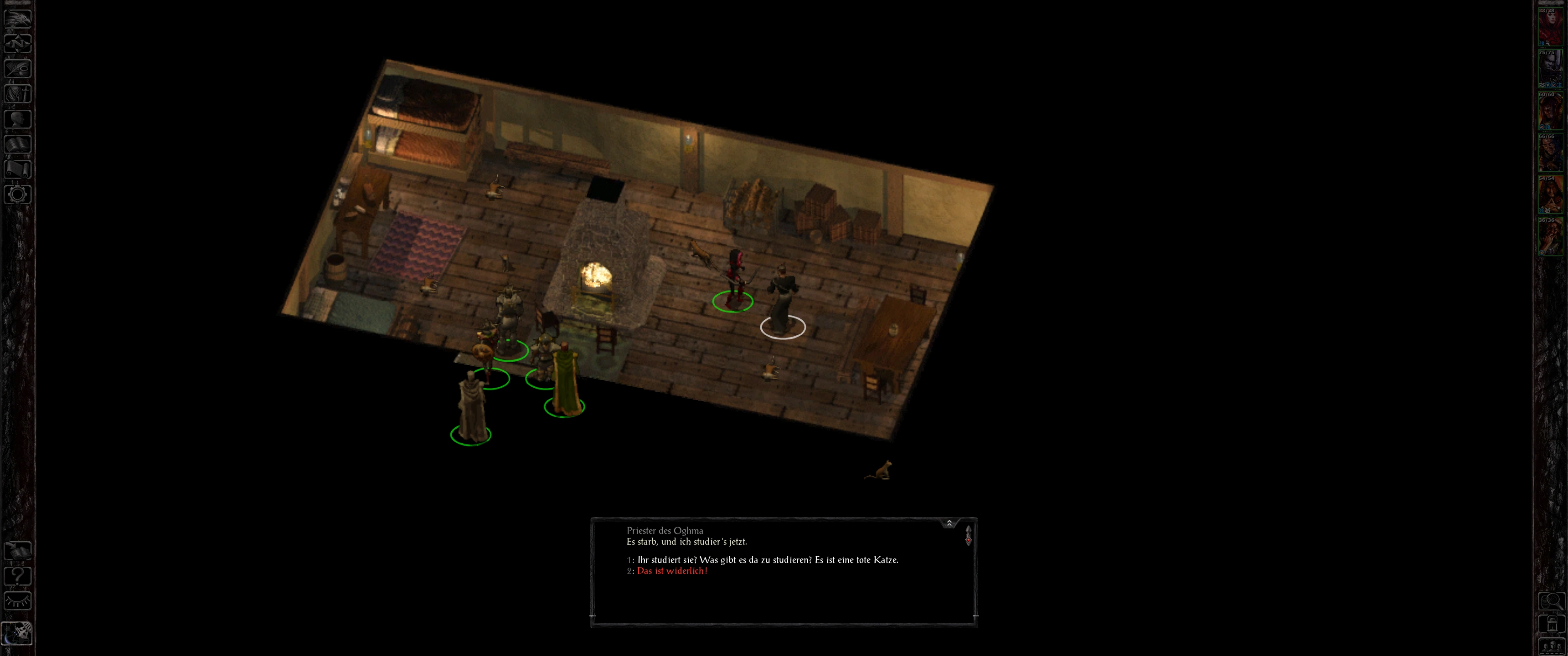Choose reply 1 asking about studying the cat

[x=767, y=560]
